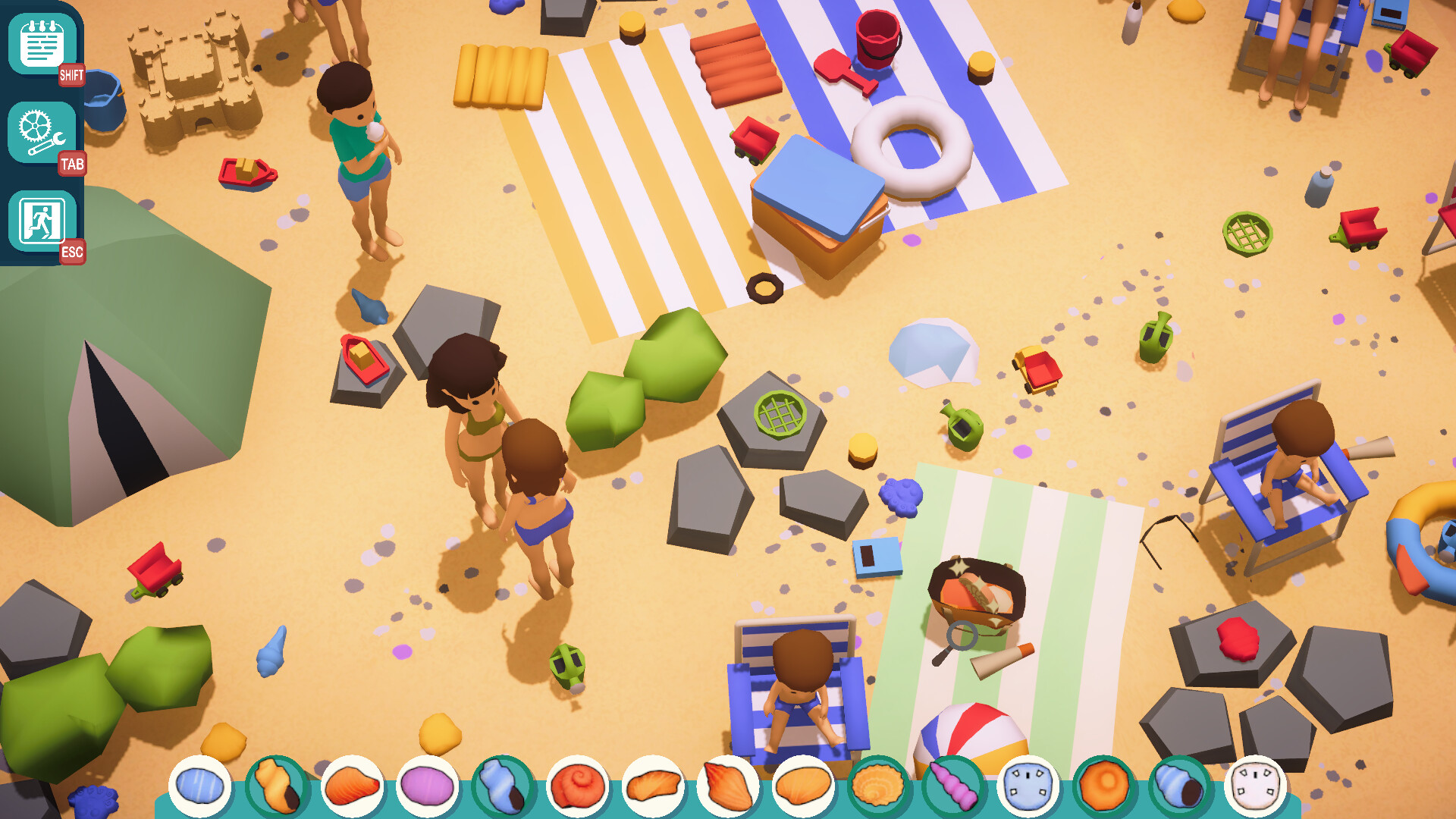Choose the round orange scallop shell

coord(878,786)
